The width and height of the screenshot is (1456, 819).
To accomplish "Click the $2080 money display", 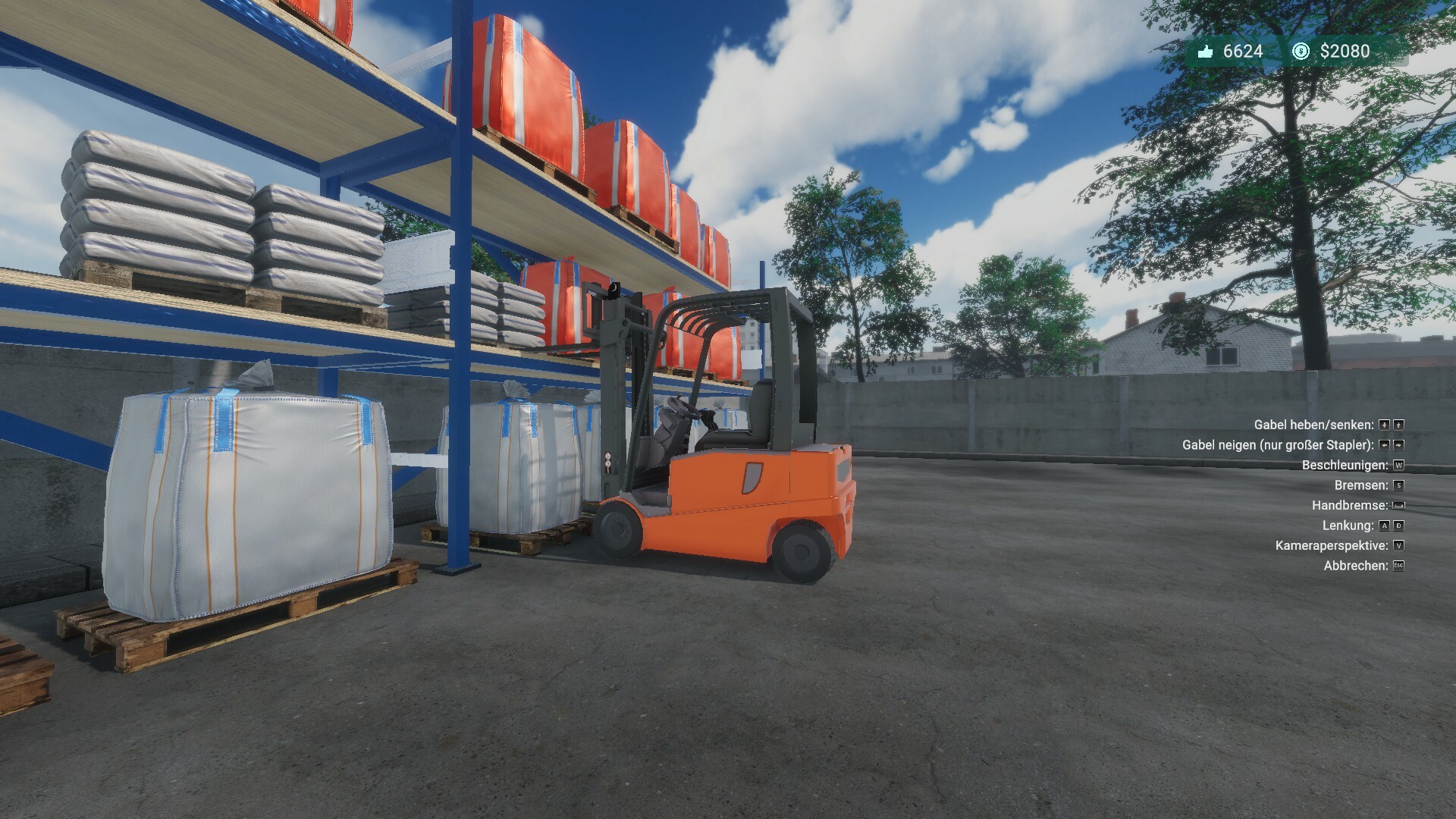I will coord(1345,50).
